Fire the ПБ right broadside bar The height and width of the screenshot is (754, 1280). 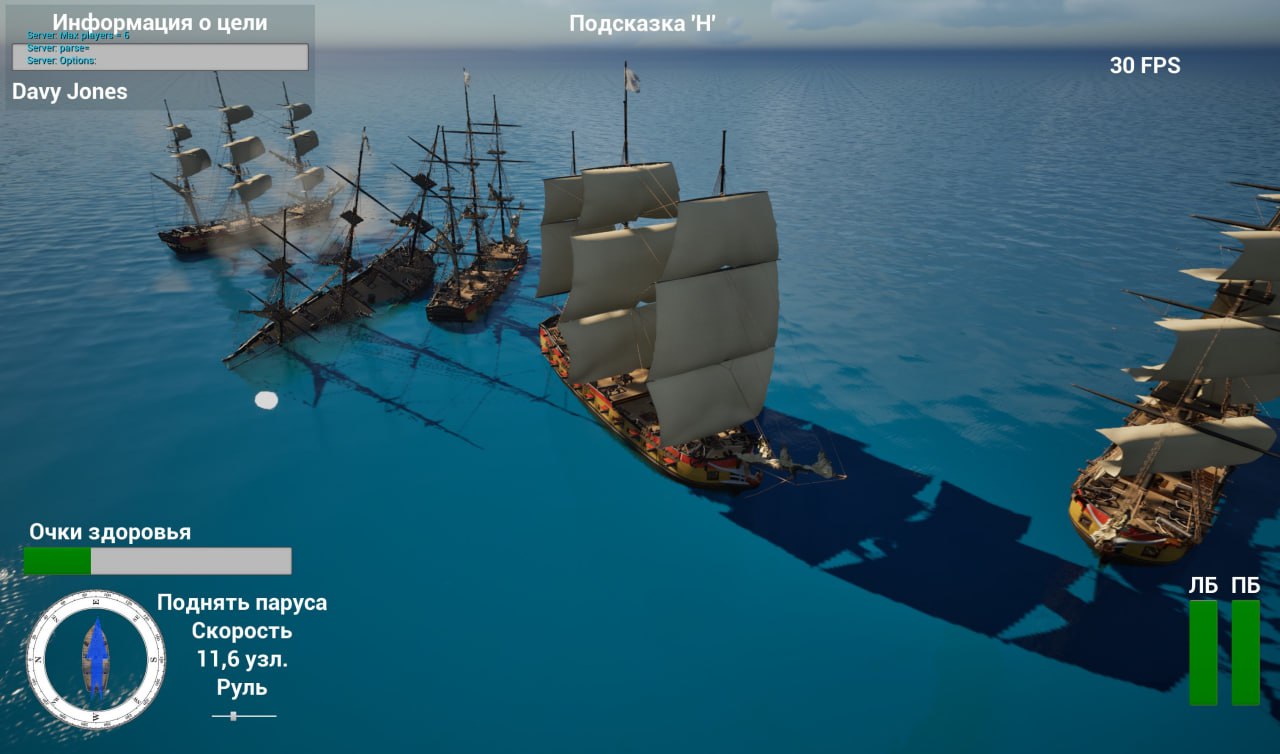pos(1245,652)
